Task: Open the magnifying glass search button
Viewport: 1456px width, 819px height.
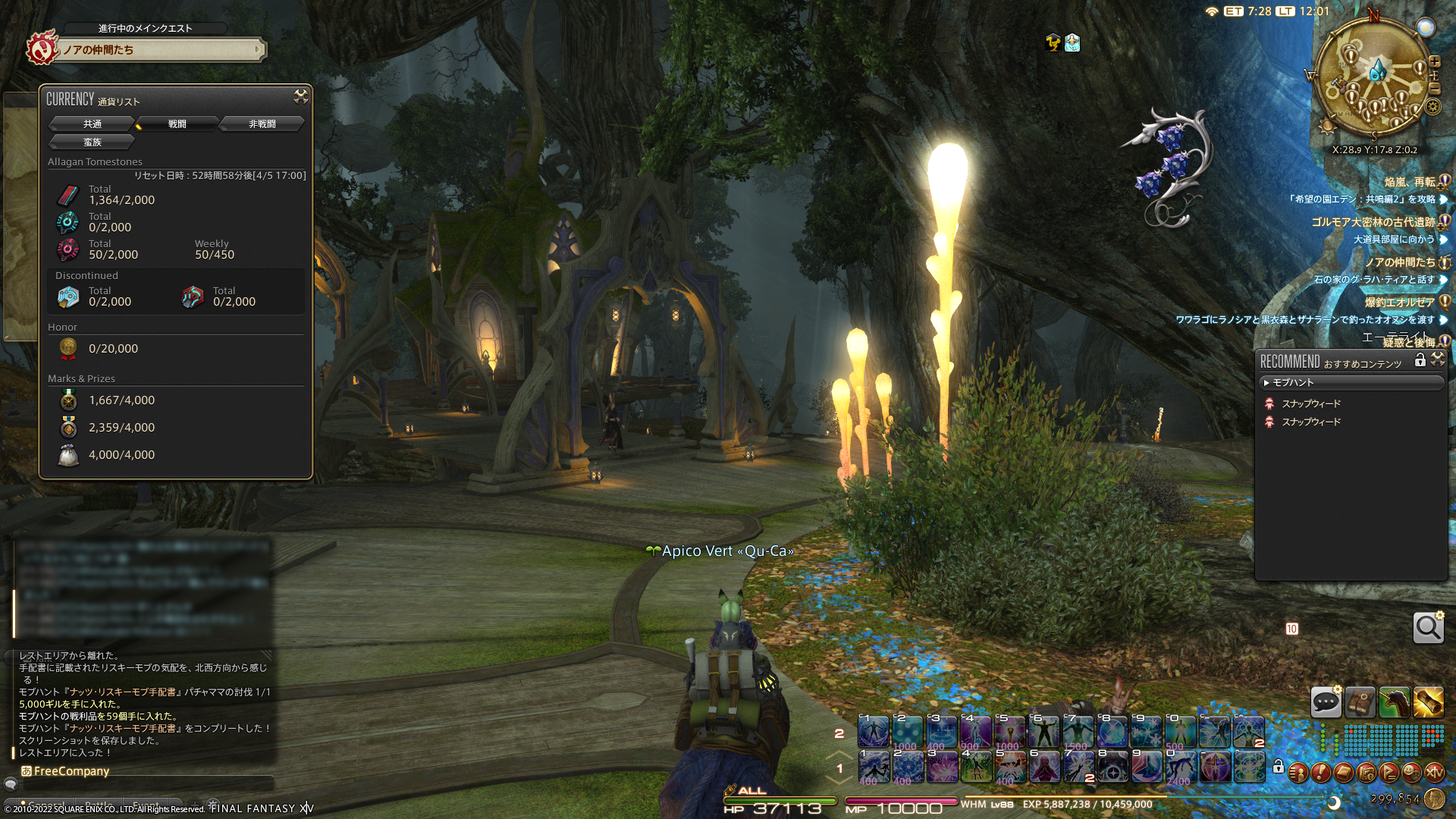Action: tap(1428, 628)
